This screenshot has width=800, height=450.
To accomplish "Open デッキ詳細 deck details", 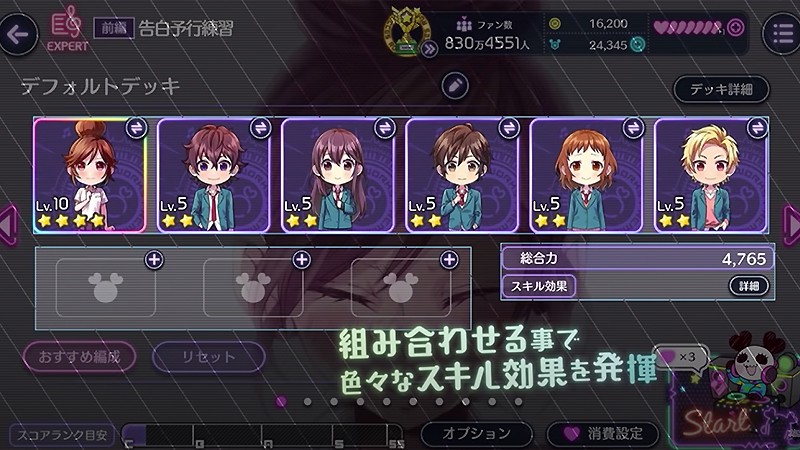I will (721, 89).
